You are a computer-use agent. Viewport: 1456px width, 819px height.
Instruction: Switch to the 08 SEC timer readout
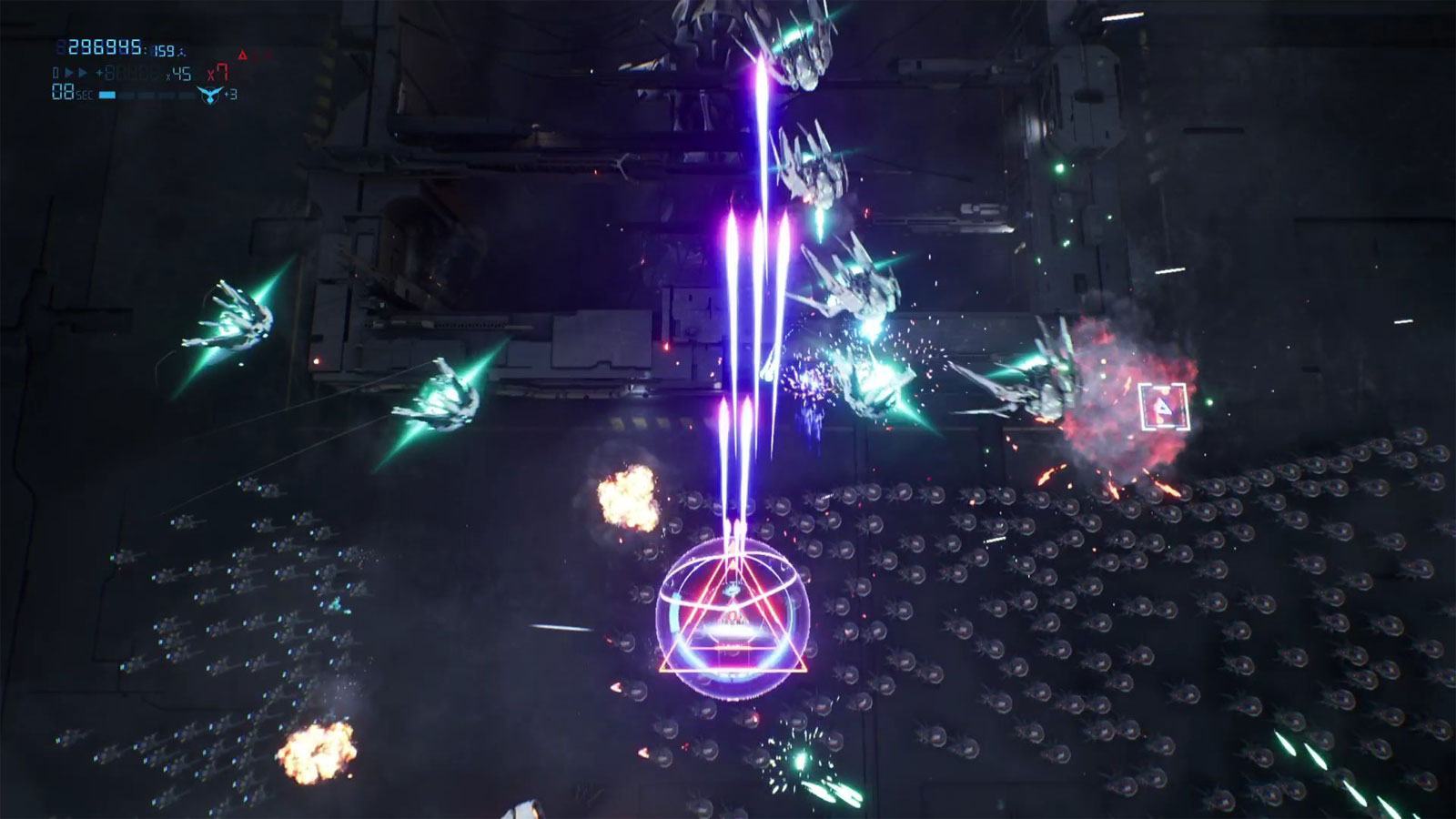tap(62, 91)
